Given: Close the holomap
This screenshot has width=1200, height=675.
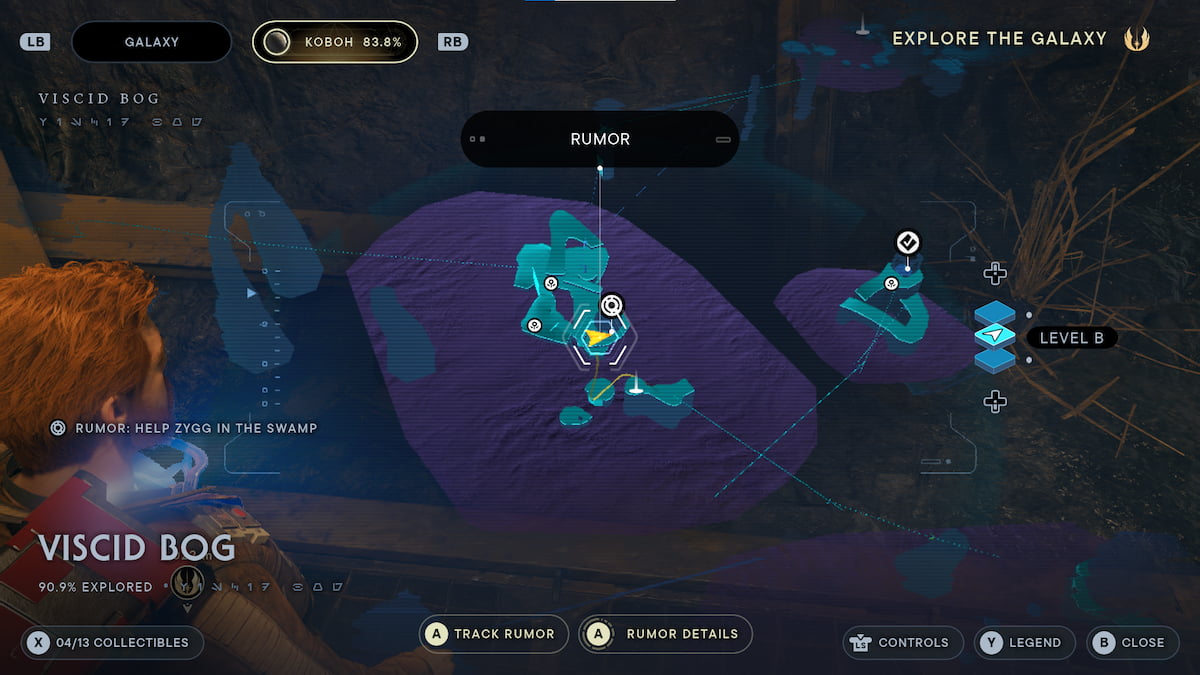Looking at the screenshot, I should click(x=1131, y=642).
